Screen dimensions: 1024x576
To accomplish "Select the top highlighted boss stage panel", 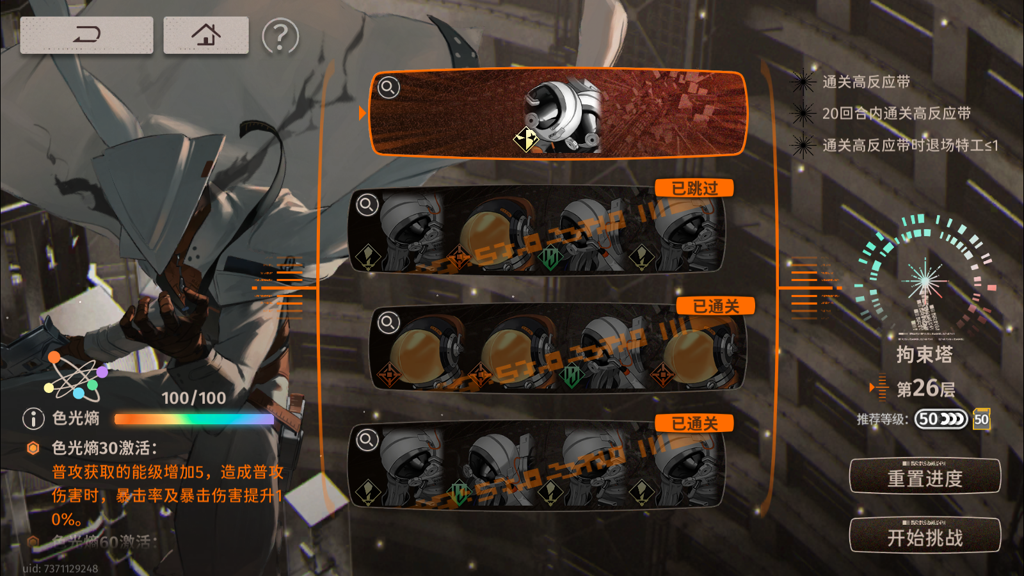I will (560, 112).
